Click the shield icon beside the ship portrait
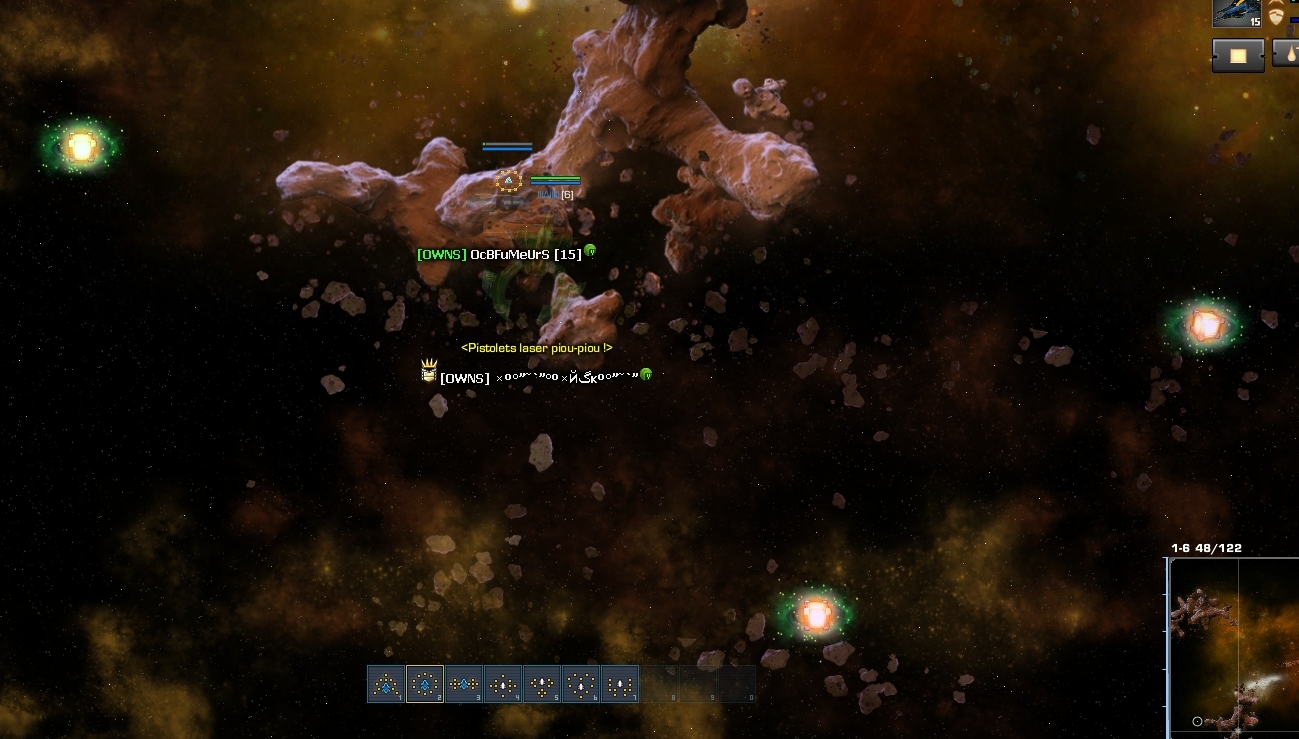 pos(1276,15)
